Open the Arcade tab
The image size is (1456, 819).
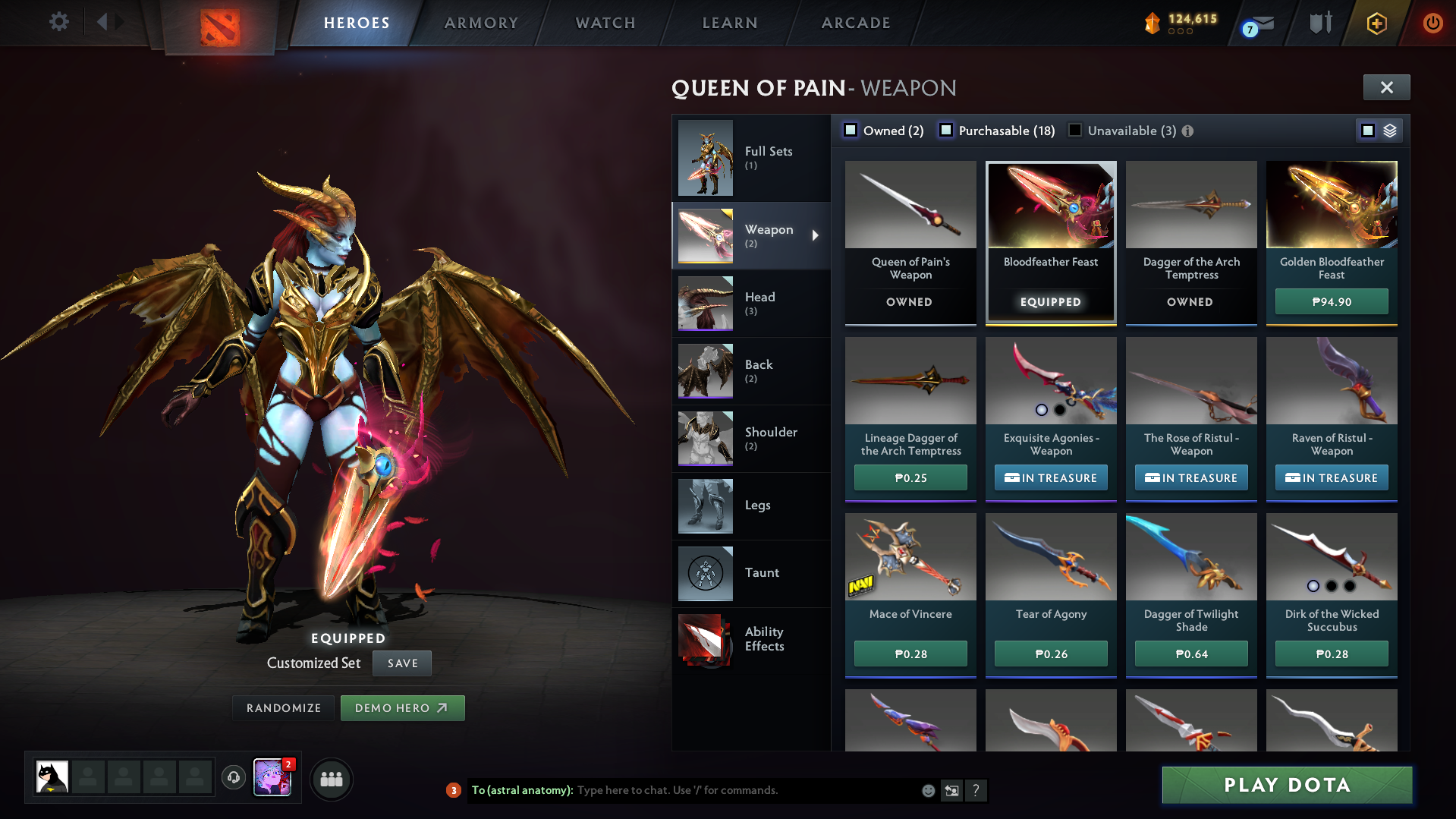click(855, 23)
